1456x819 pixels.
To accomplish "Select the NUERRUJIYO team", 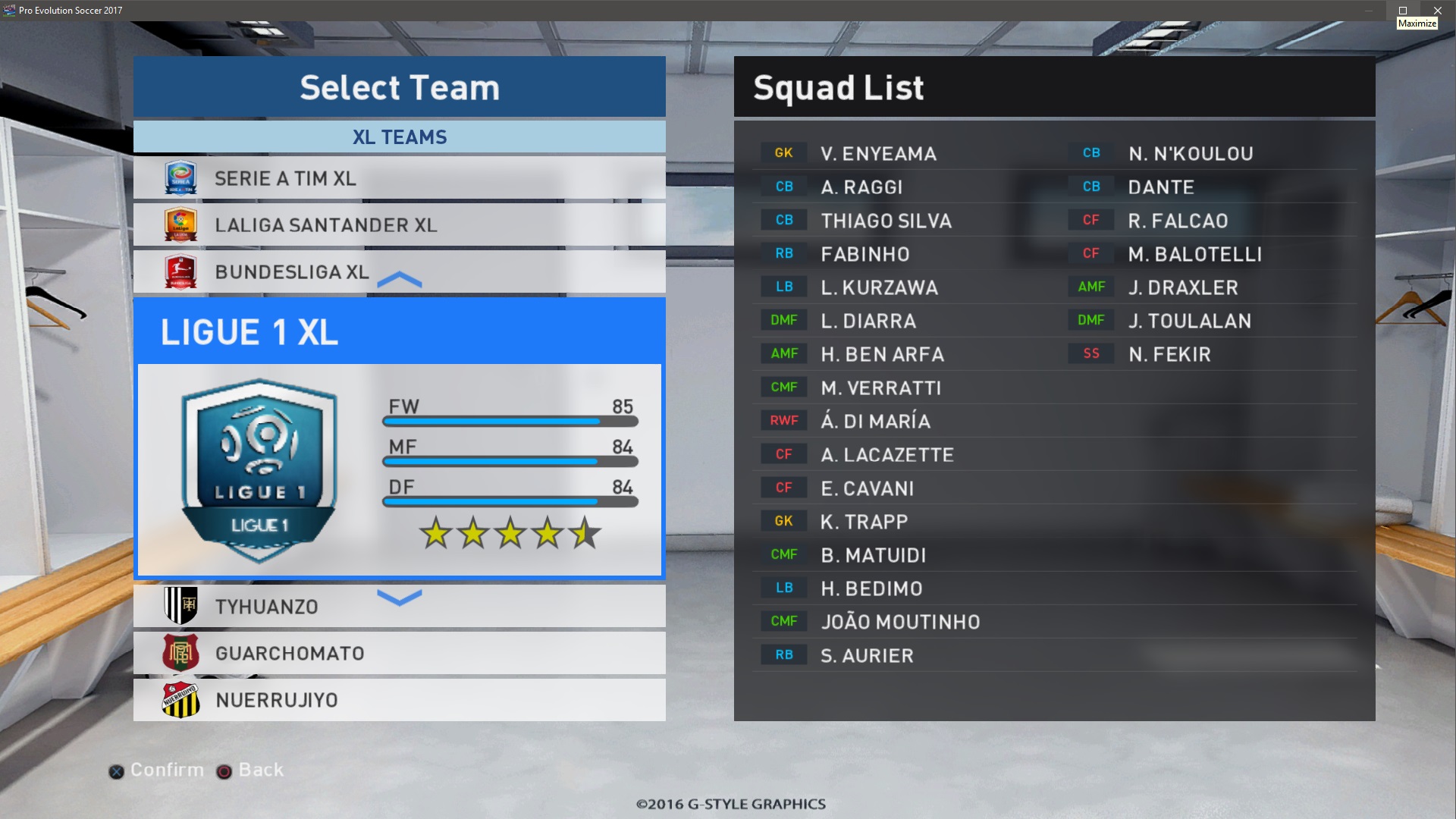I will (x=399, y=700).
